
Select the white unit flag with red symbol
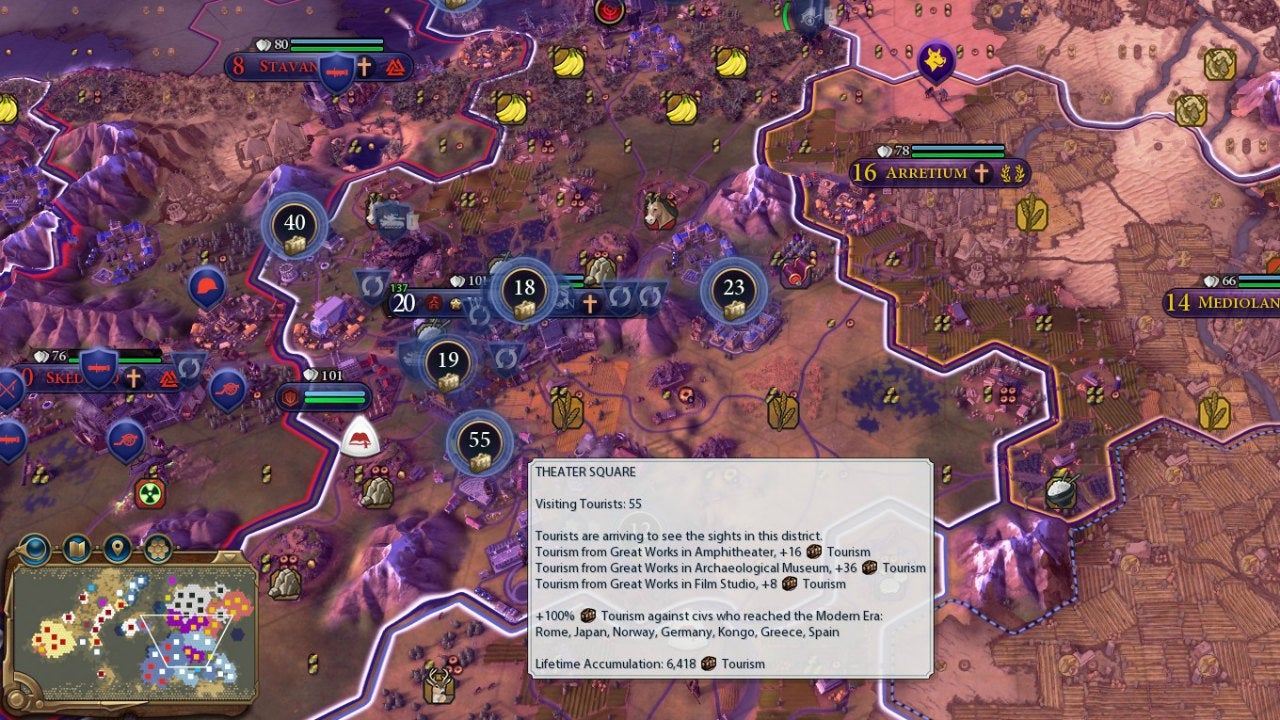(x=358, y=438)
